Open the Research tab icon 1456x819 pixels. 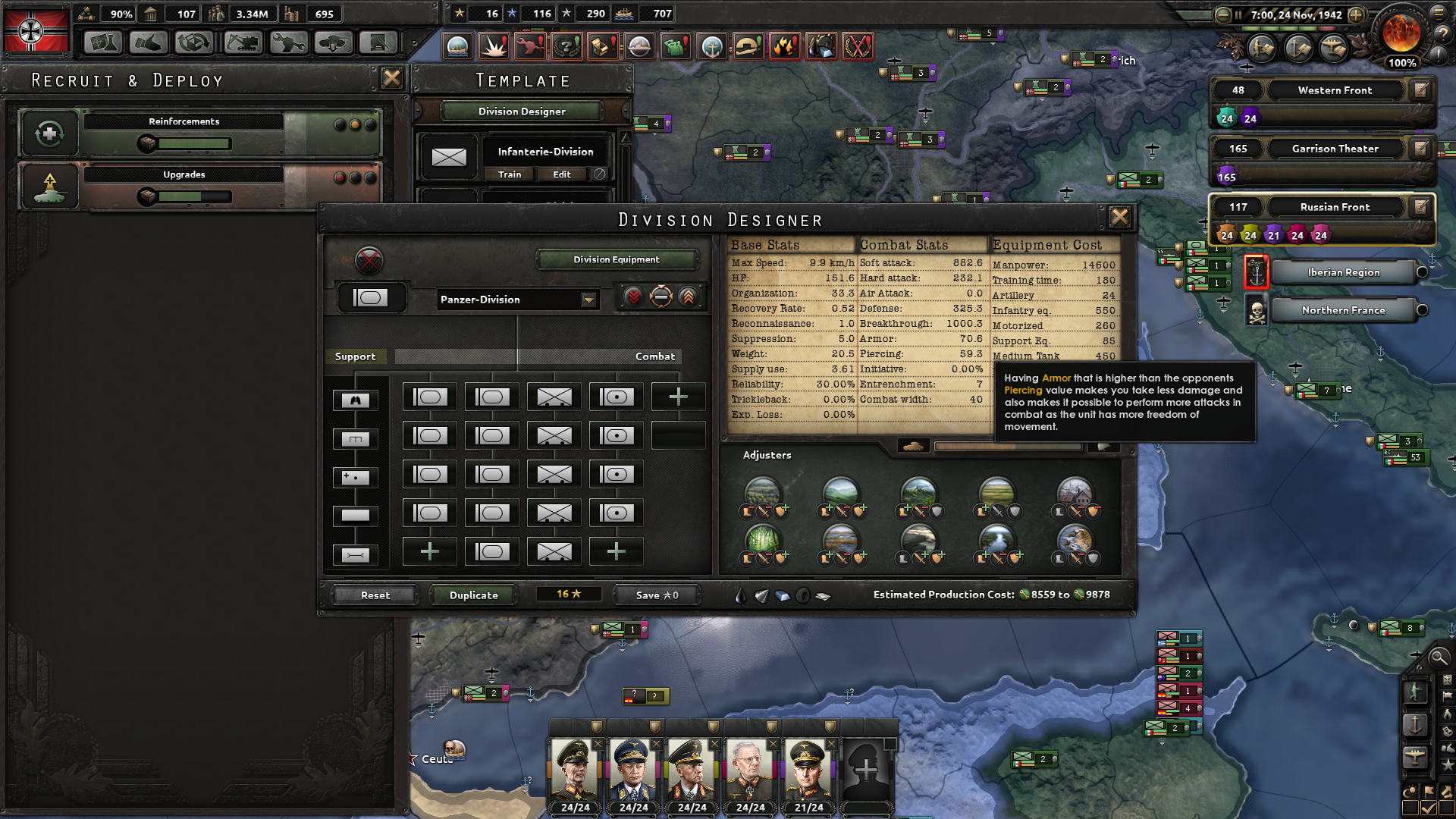tap(103, 43)
